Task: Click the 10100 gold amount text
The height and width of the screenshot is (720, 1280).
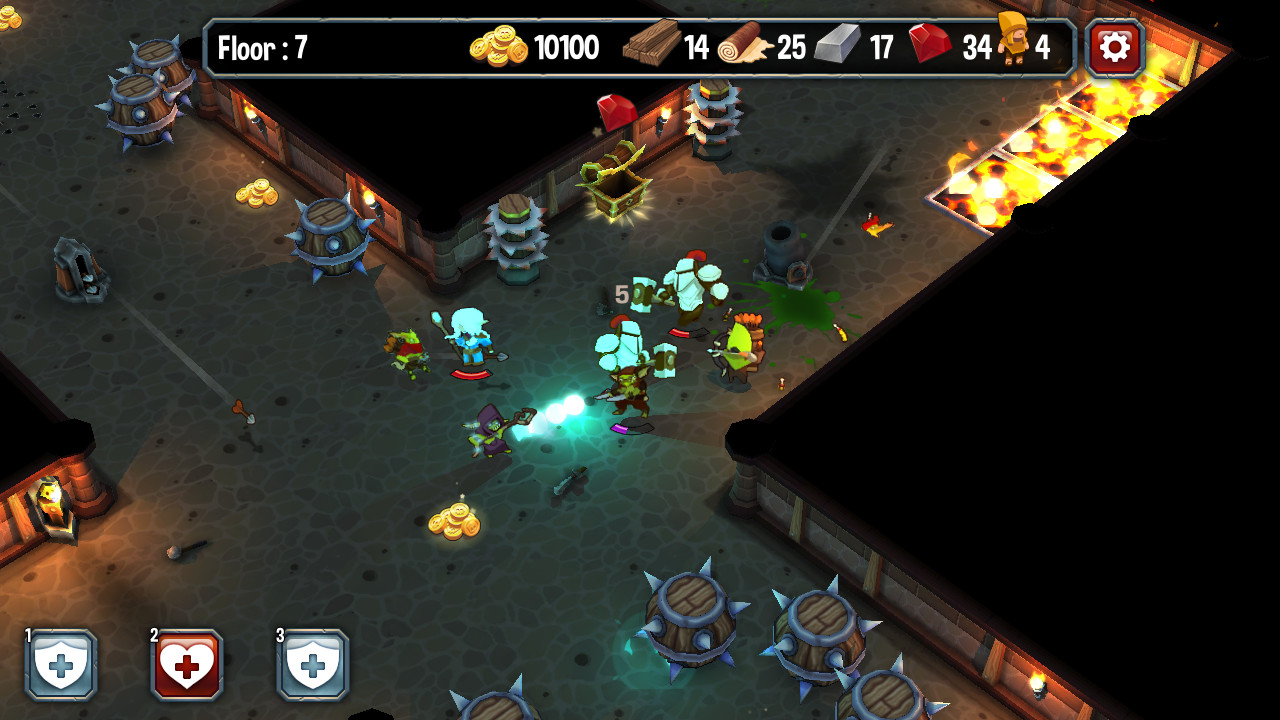Action: (565, 47)
